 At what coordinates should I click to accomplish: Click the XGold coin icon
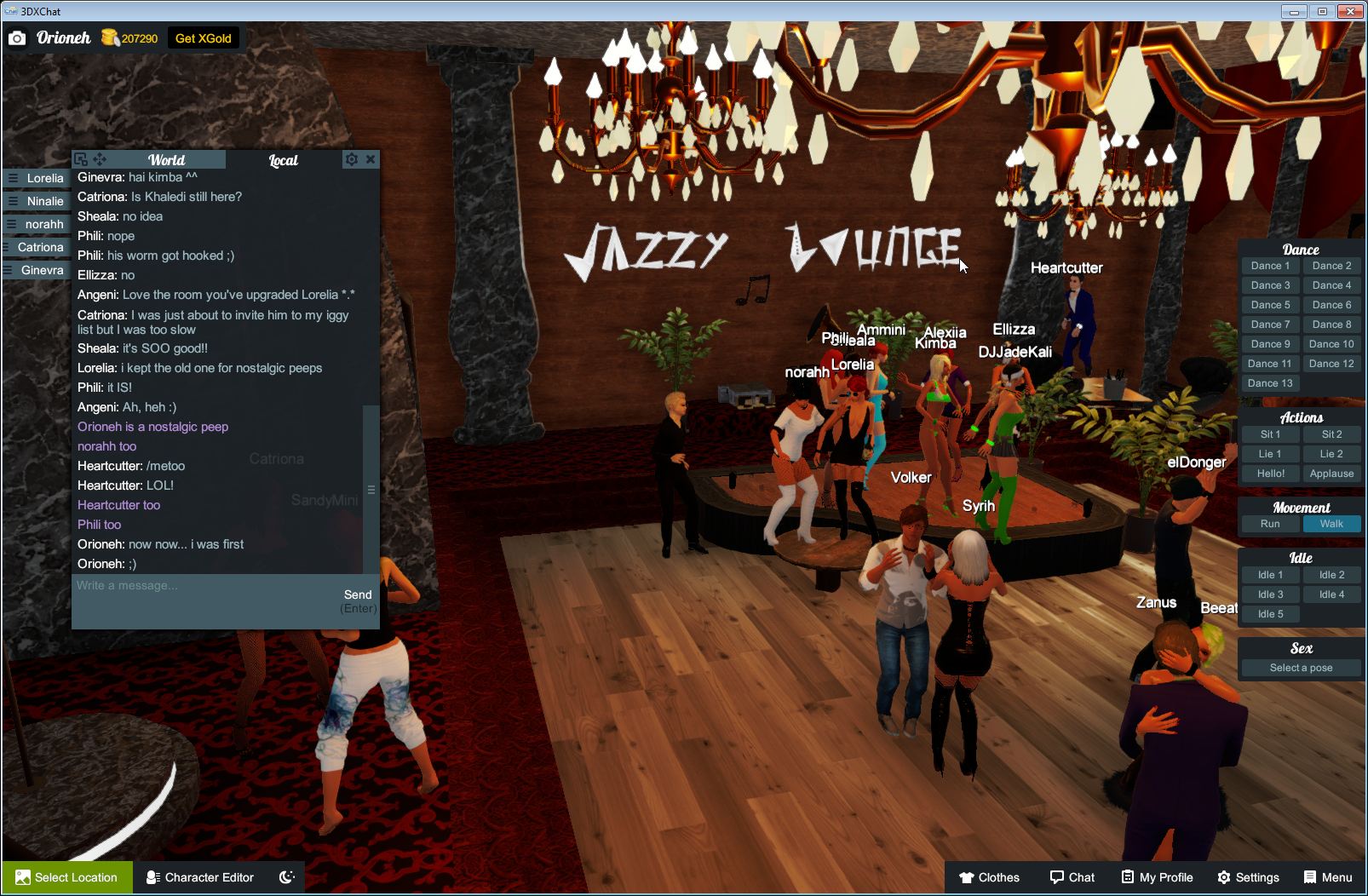110,37
